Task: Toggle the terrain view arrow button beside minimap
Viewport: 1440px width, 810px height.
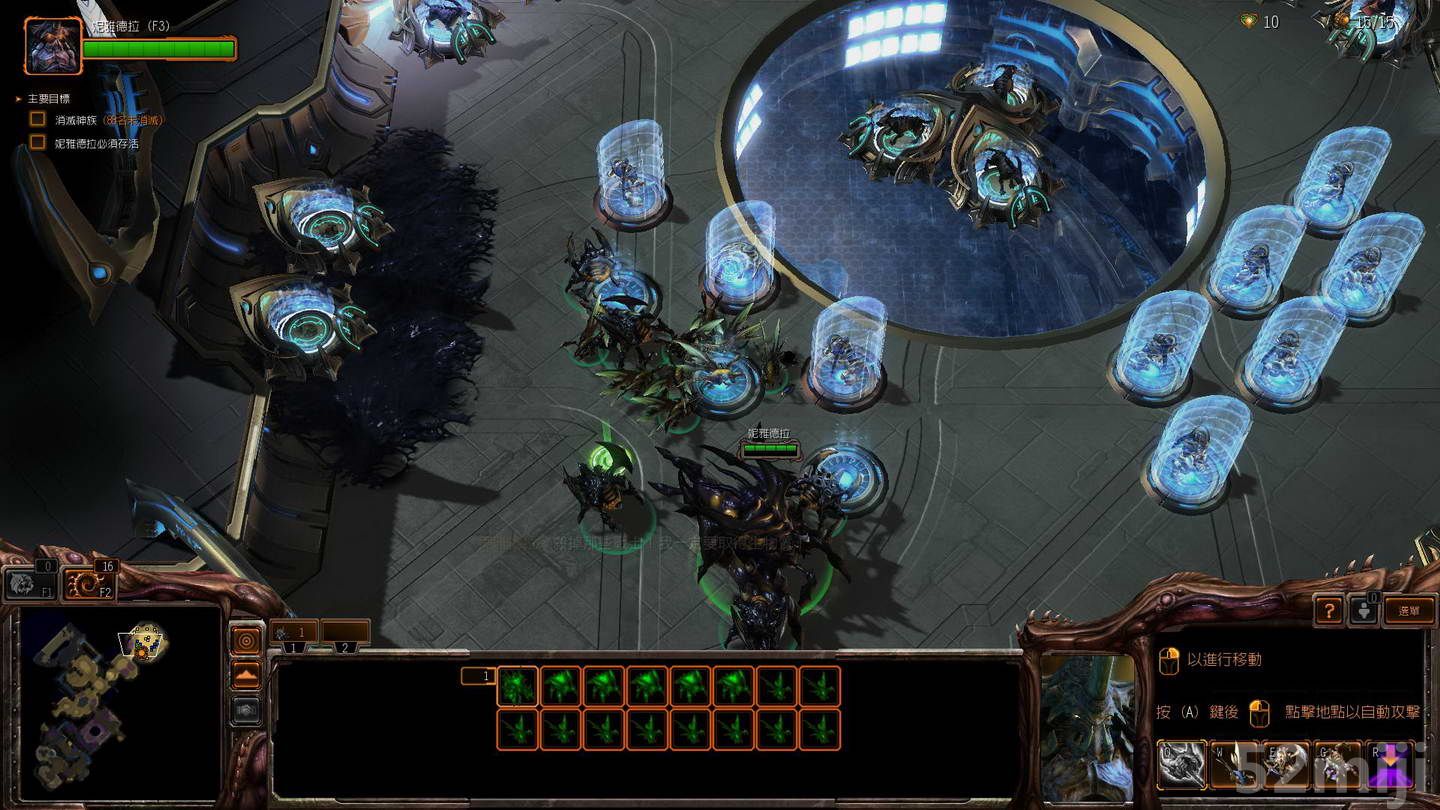Action: pyautogui.click(x=245, y=675)
